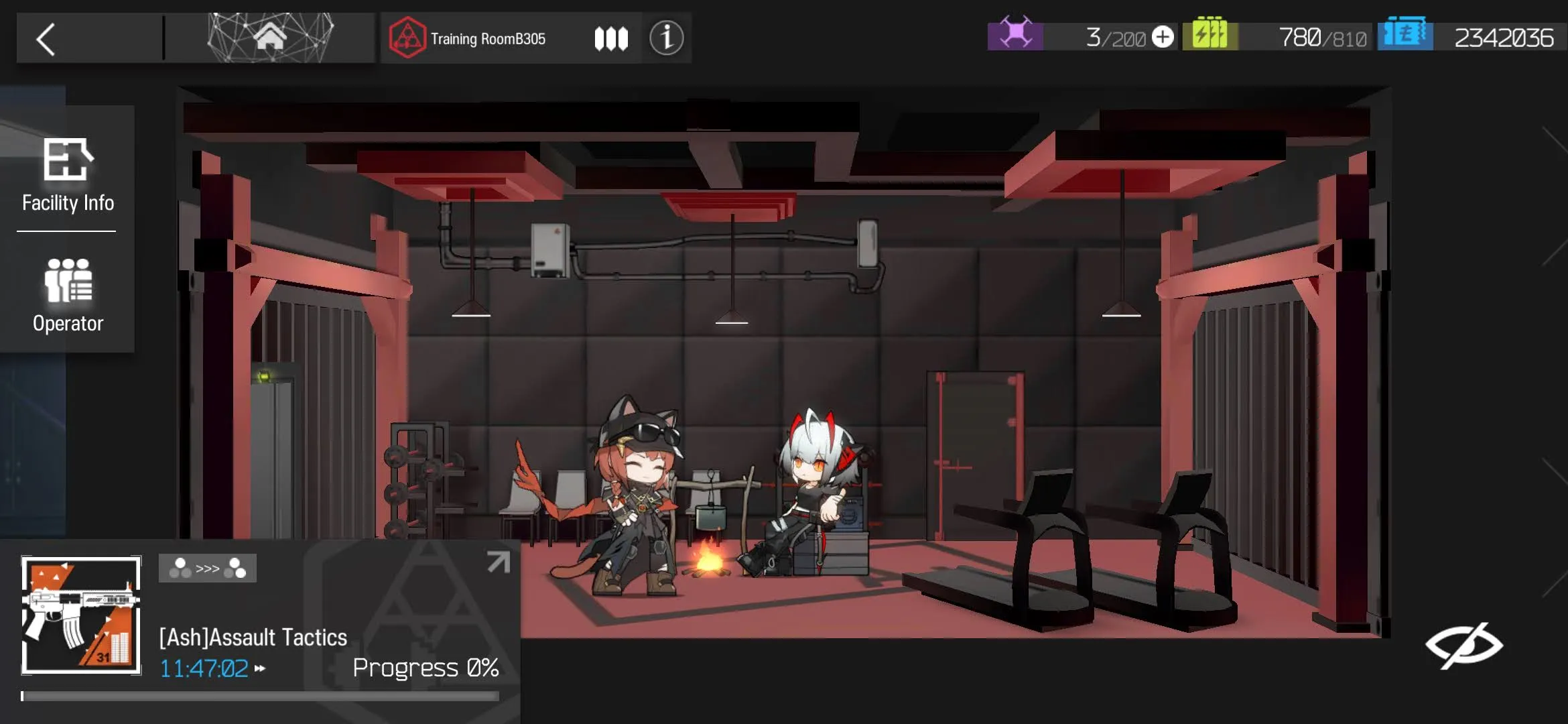Tap the training time accelerate arrows
Viewport: 1568px width, 724px height.
(260, 668)
